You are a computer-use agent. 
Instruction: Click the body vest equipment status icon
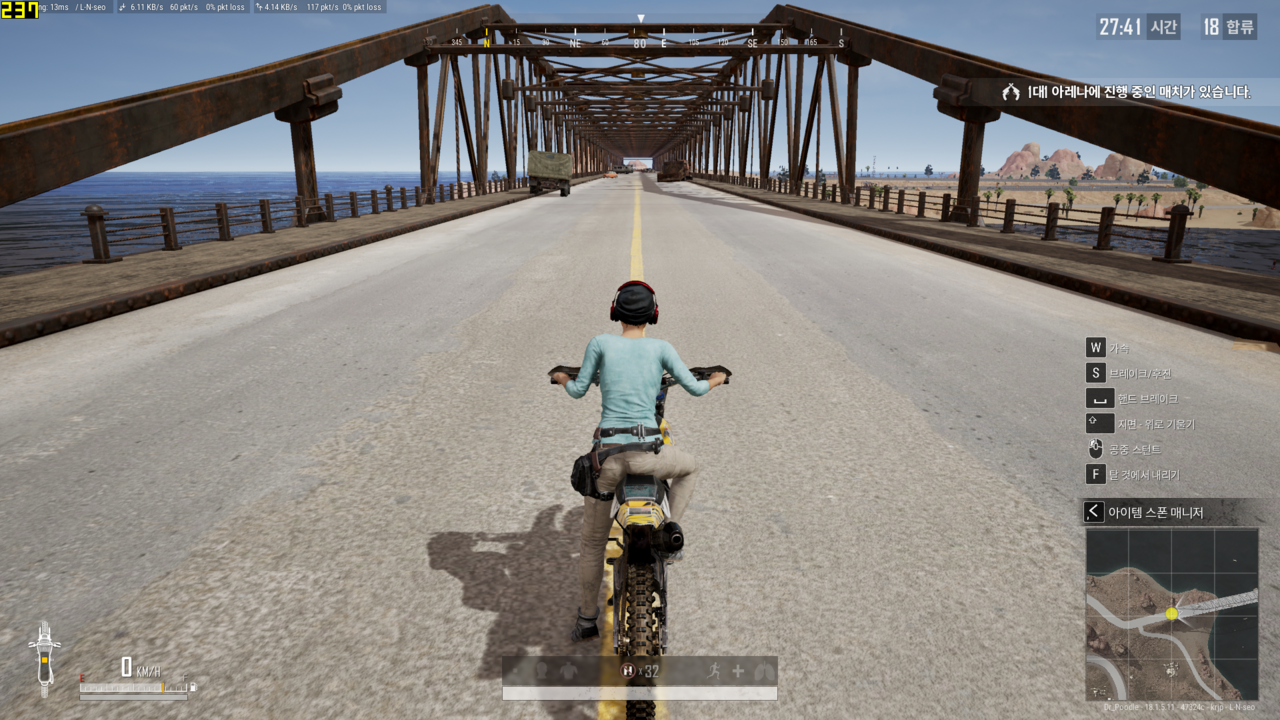tap(568, 671)
